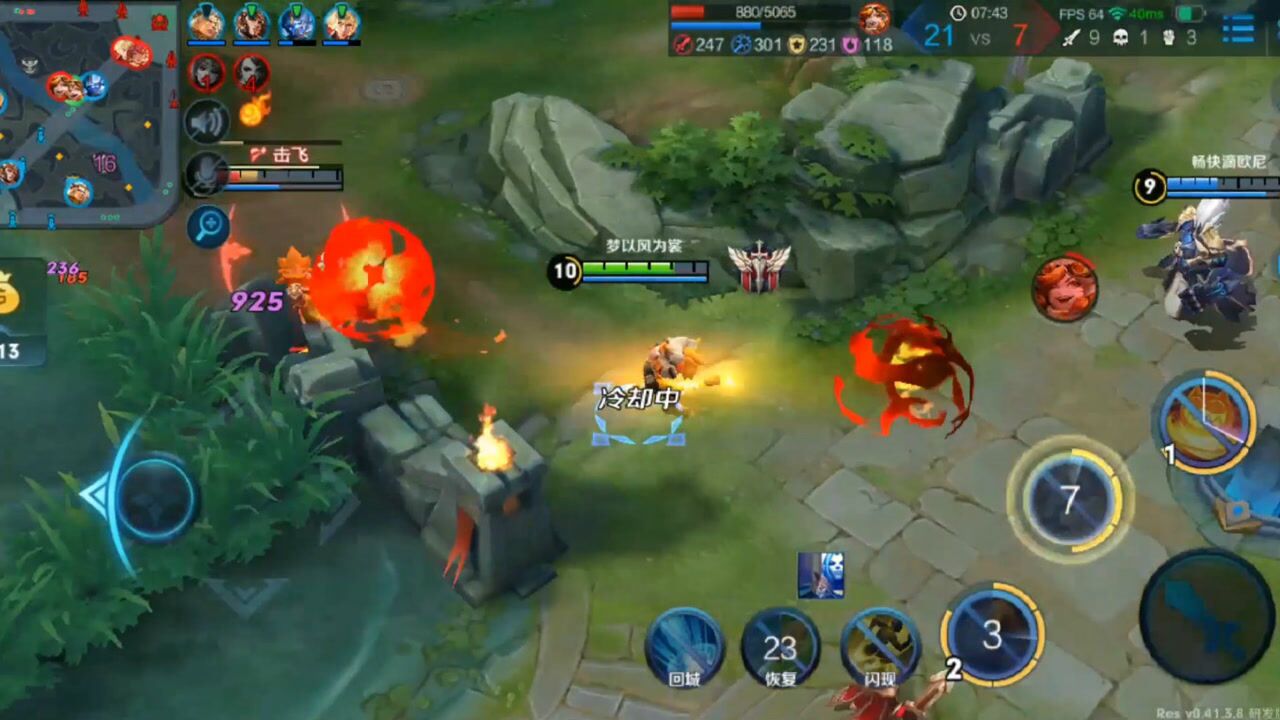Image resolution: width=1280 pixels, height=720 pixels.
Task: Hit the sword basic attack button
Action: (1207, 616)
